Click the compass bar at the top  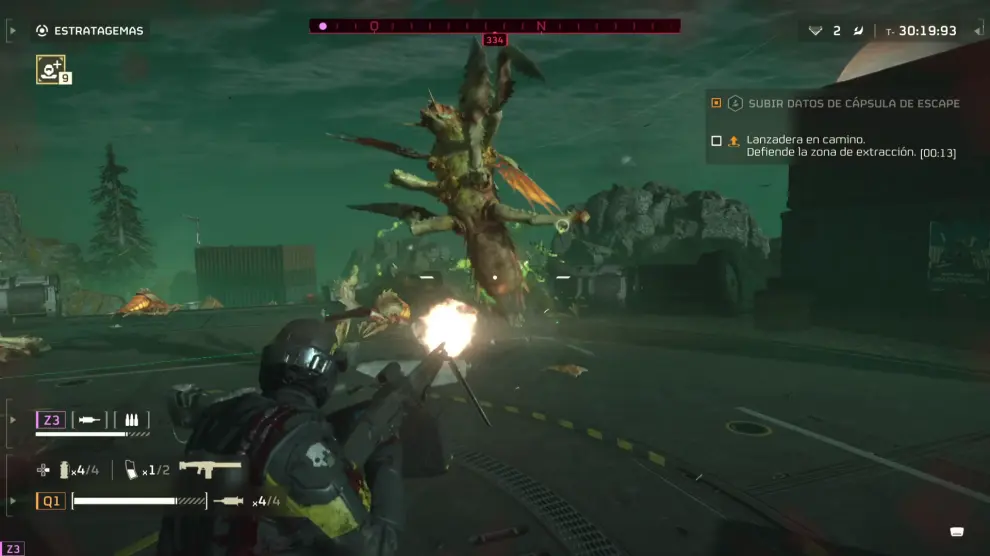tap(494, 26)
